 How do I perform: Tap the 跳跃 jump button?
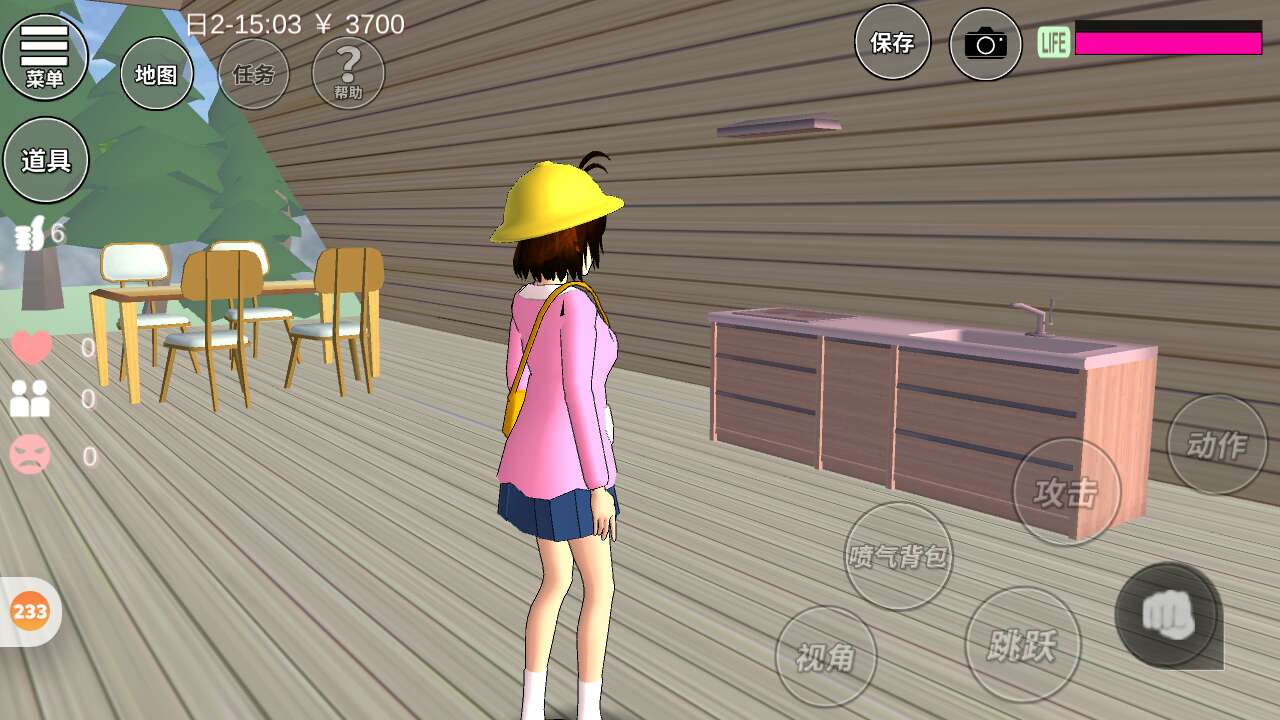(1023, 645)
